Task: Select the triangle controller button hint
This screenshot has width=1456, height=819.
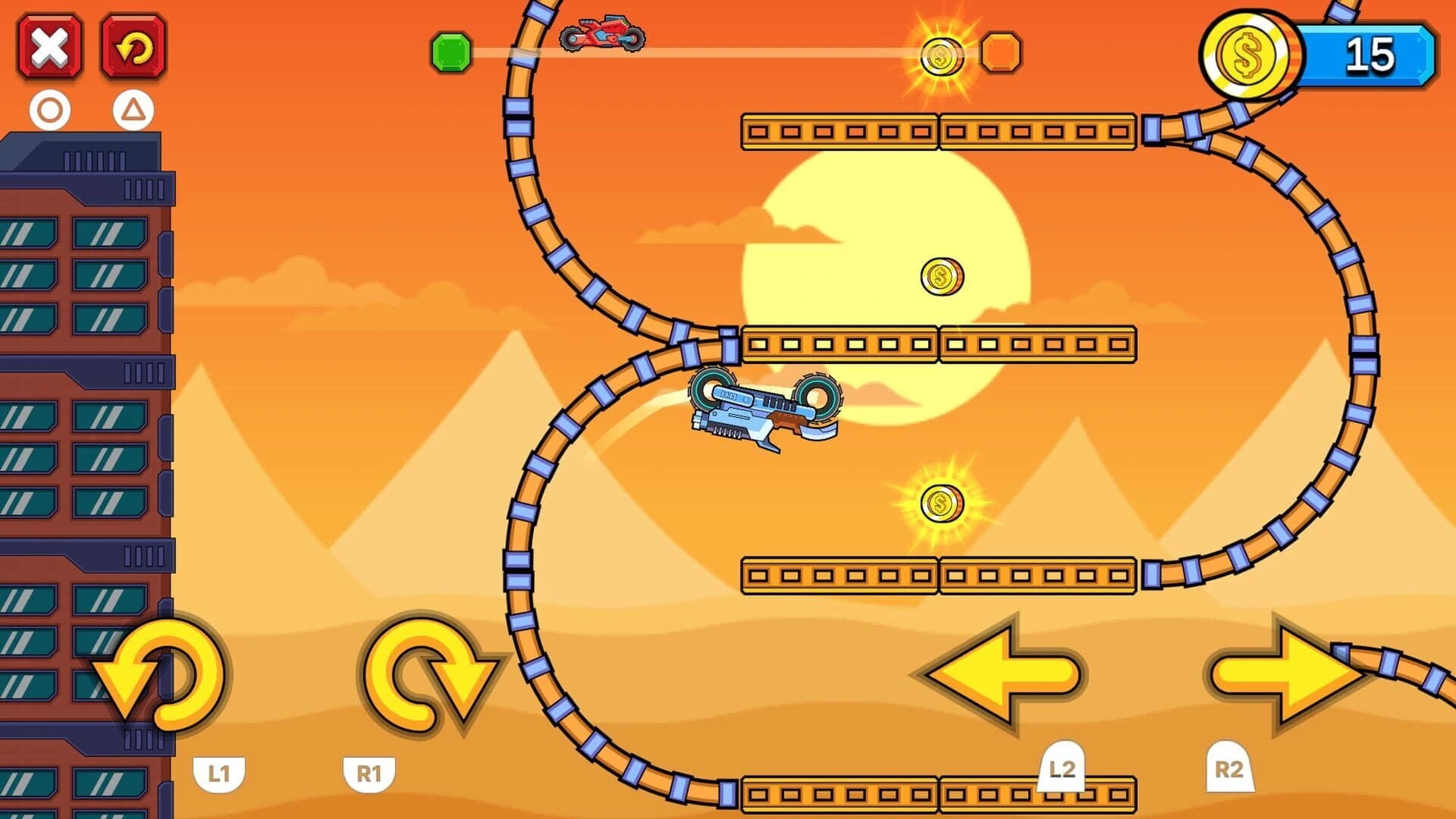Action: (x=133, y=112)
